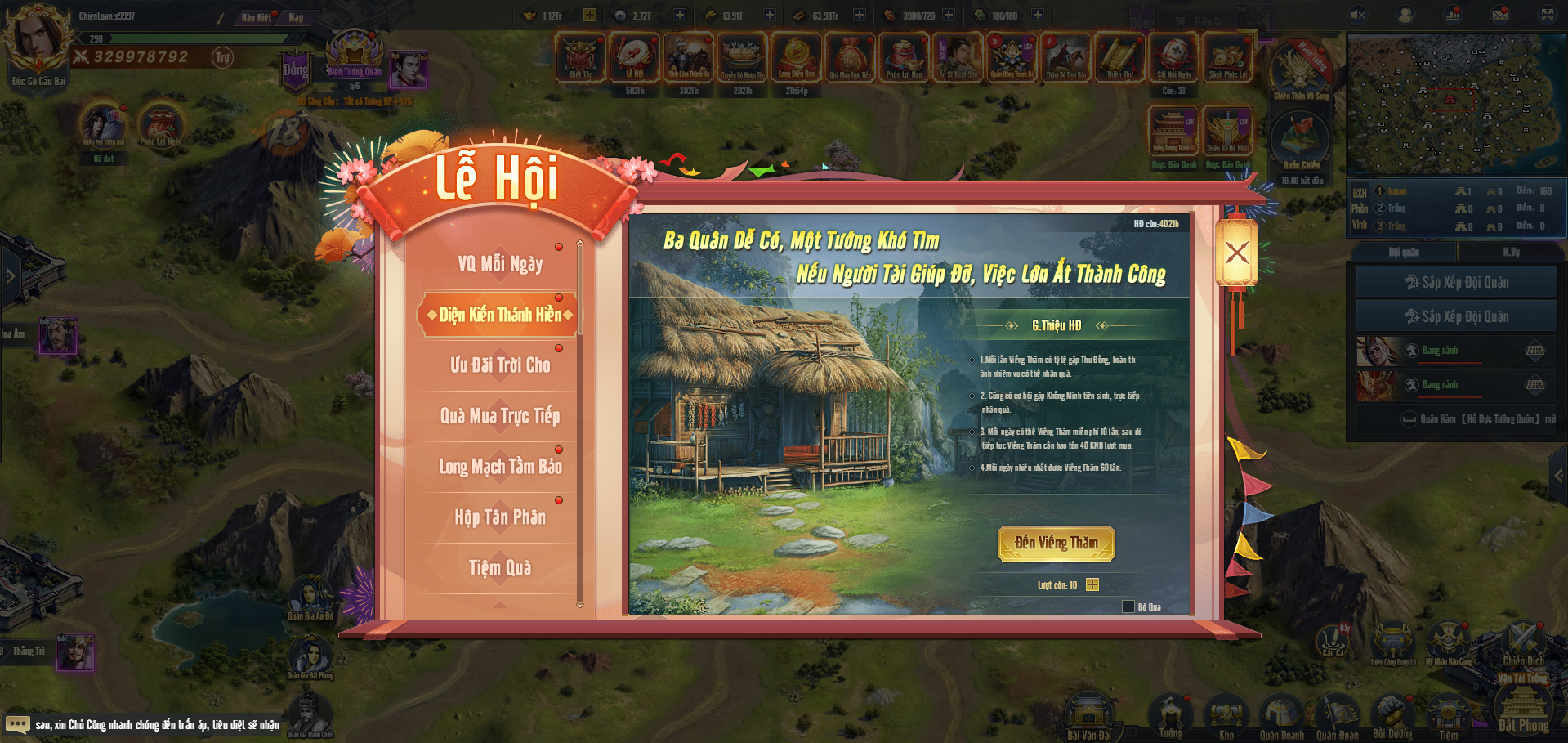Image resolution: width=1568 pixels, height=743 pixels.
Task: Open the top Sắp Xếp Đội Quân button
Action: tap(1456, 282)
